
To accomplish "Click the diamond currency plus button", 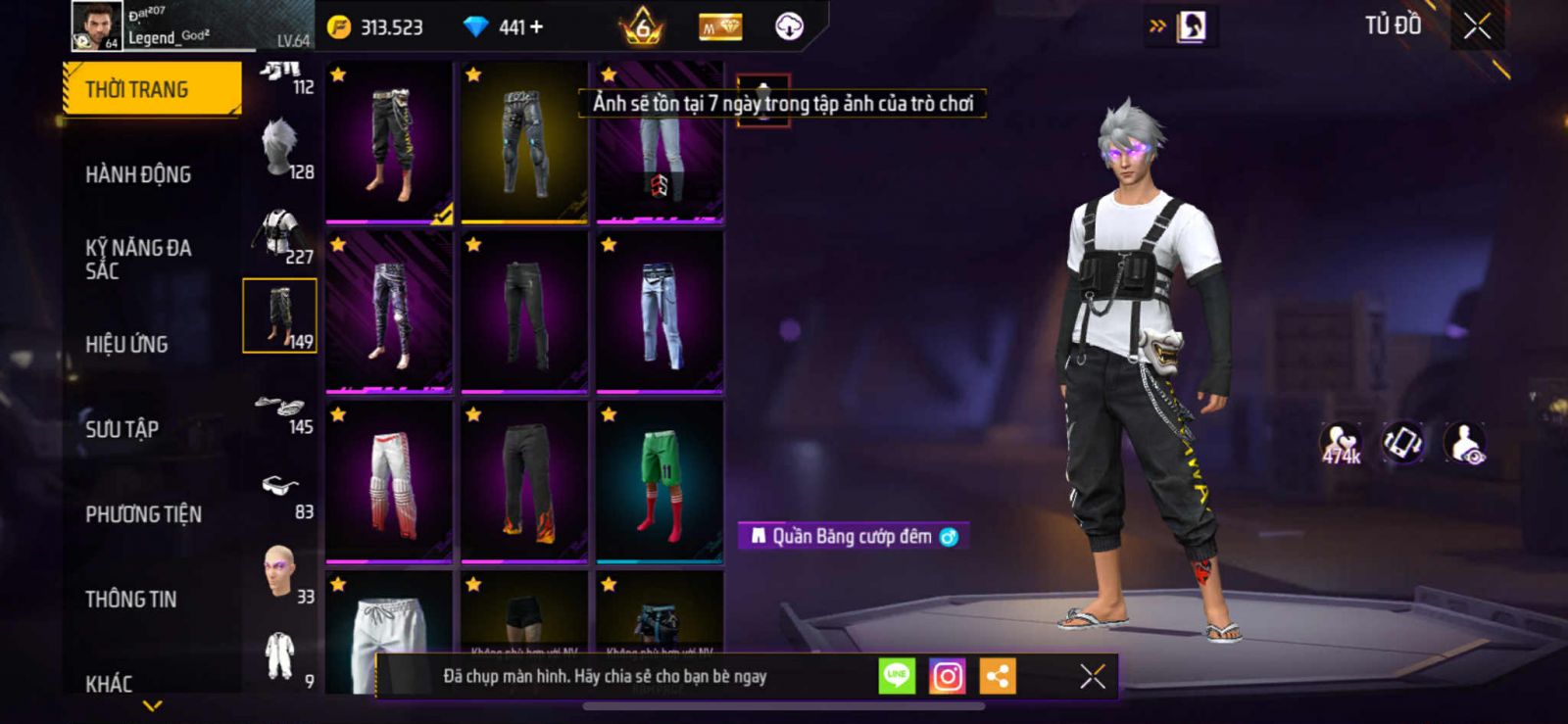I will coord(536,27).
